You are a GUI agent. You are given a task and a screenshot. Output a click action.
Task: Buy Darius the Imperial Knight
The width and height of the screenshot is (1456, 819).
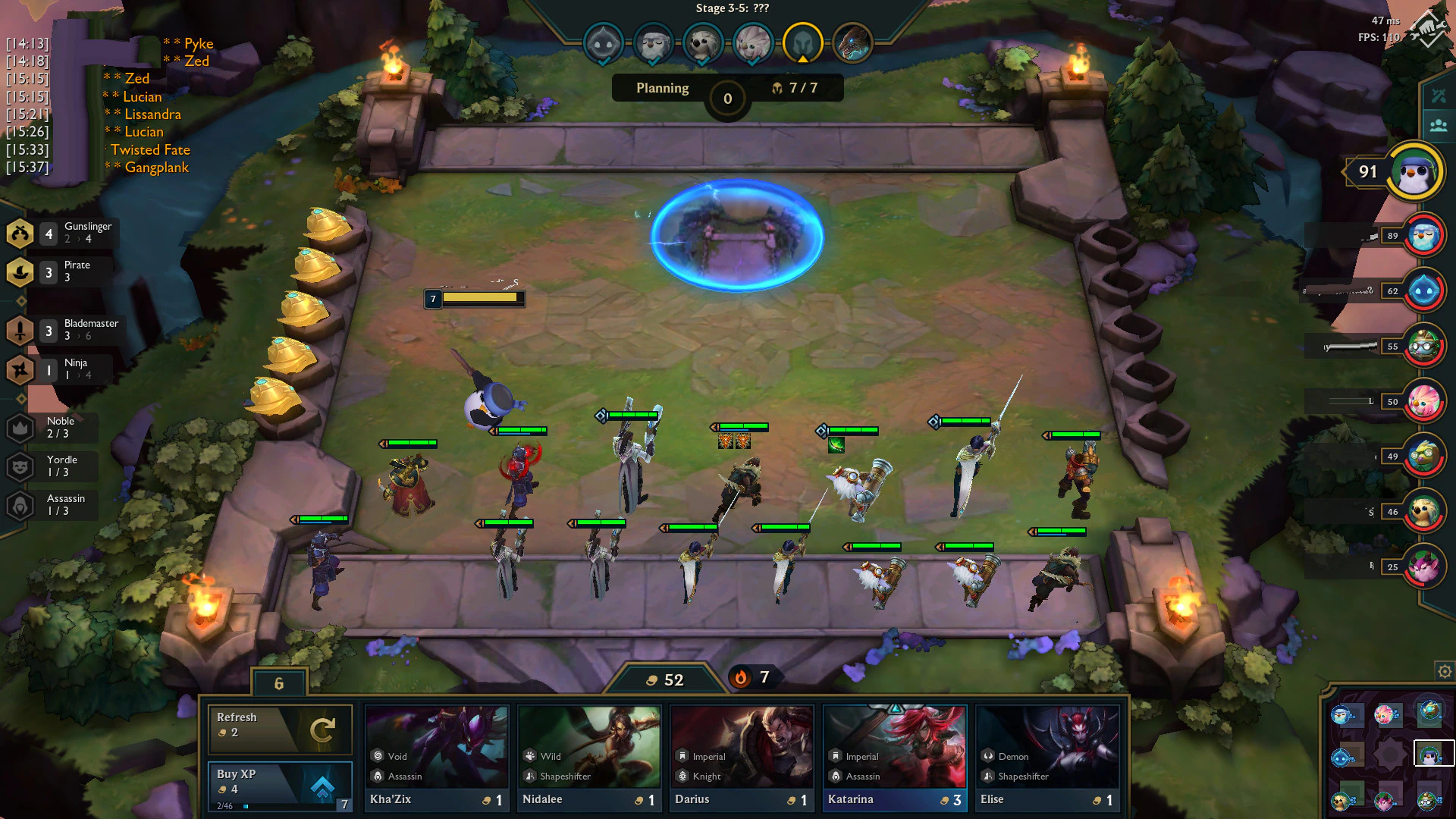click(x=742, y=758)
